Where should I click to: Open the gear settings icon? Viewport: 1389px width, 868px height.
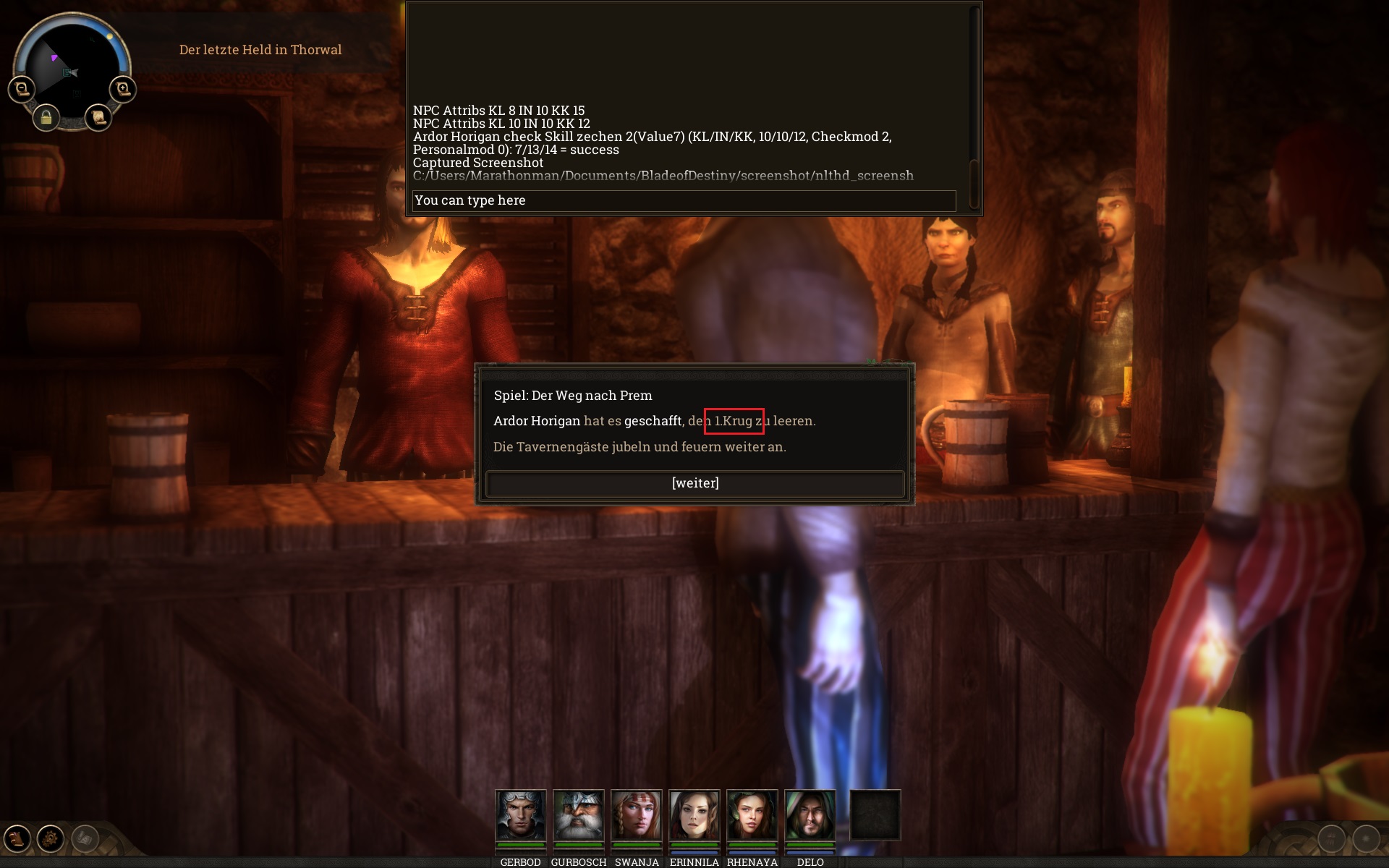pyautogui.click(x=51, y=838)
